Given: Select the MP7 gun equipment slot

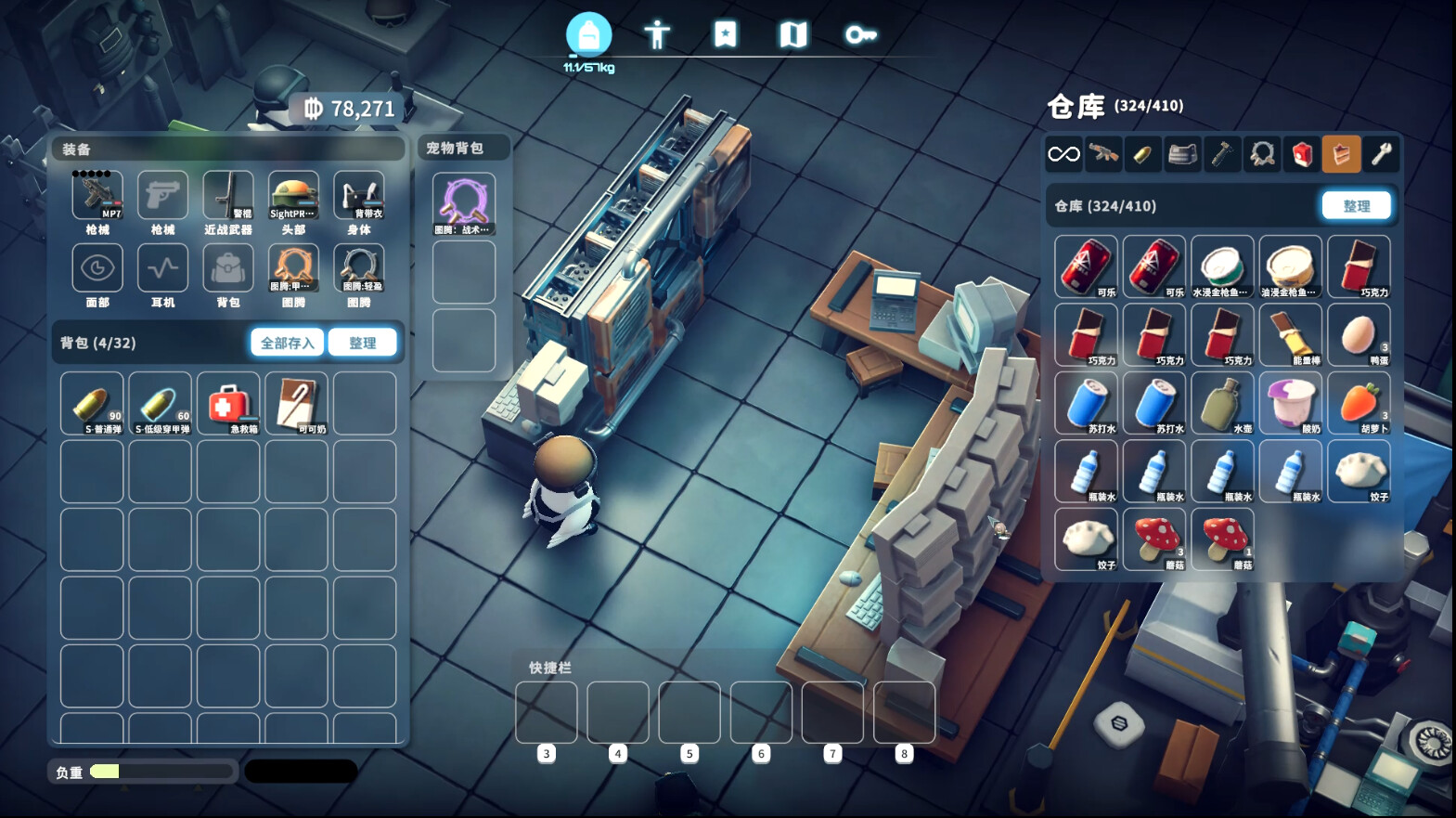Looking at the screenshot, I should 97,196.
